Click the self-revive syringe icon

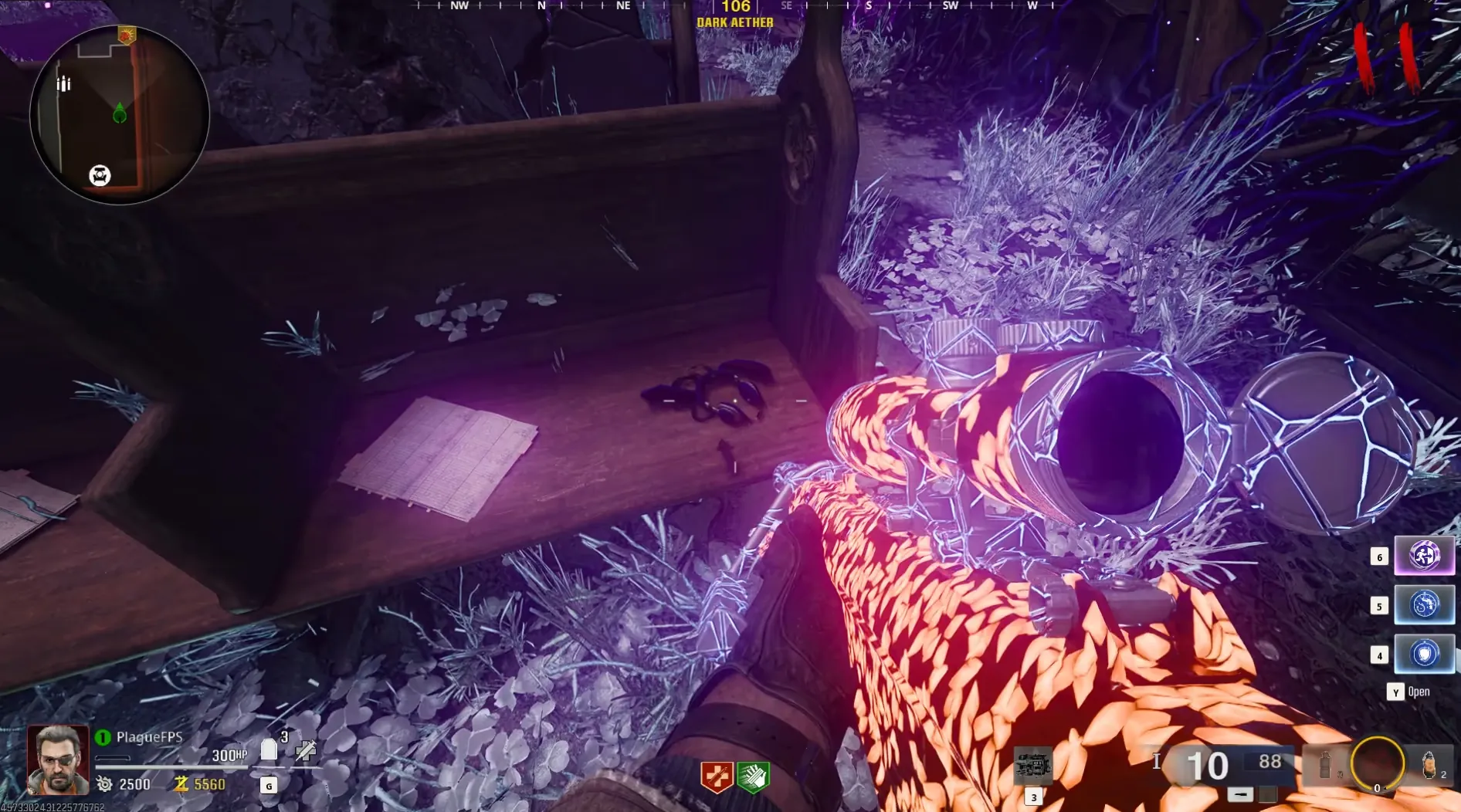[x=306, y=749]
